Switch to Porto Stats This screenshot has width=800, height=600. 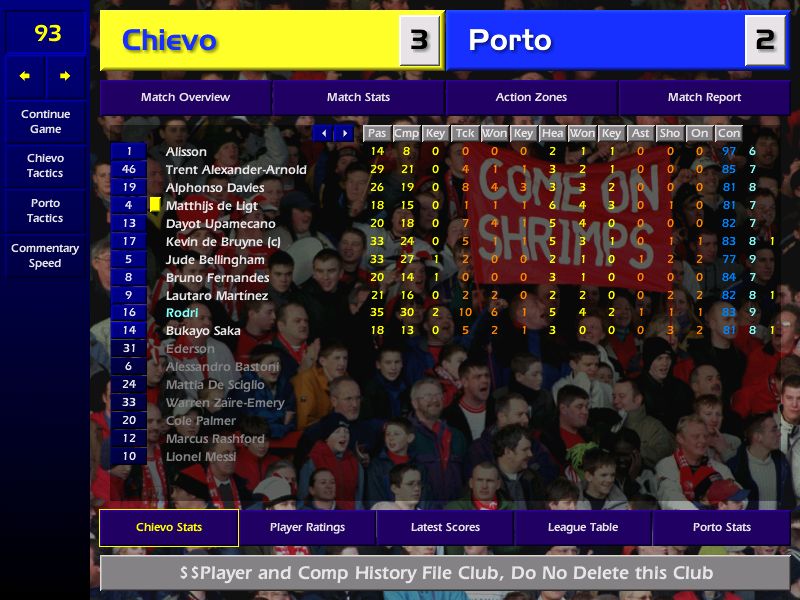point(721,527)
